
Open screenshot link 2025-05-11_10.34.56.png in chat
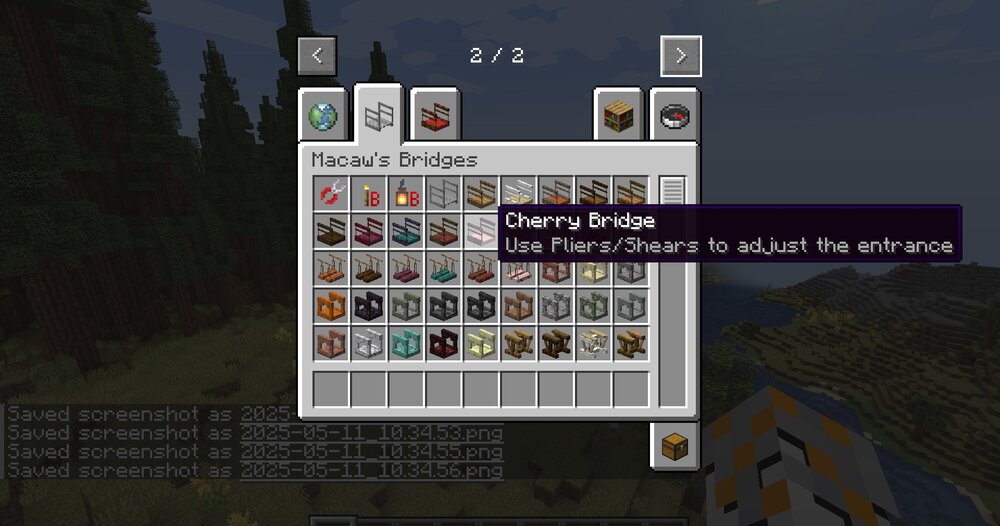(371, 469)
